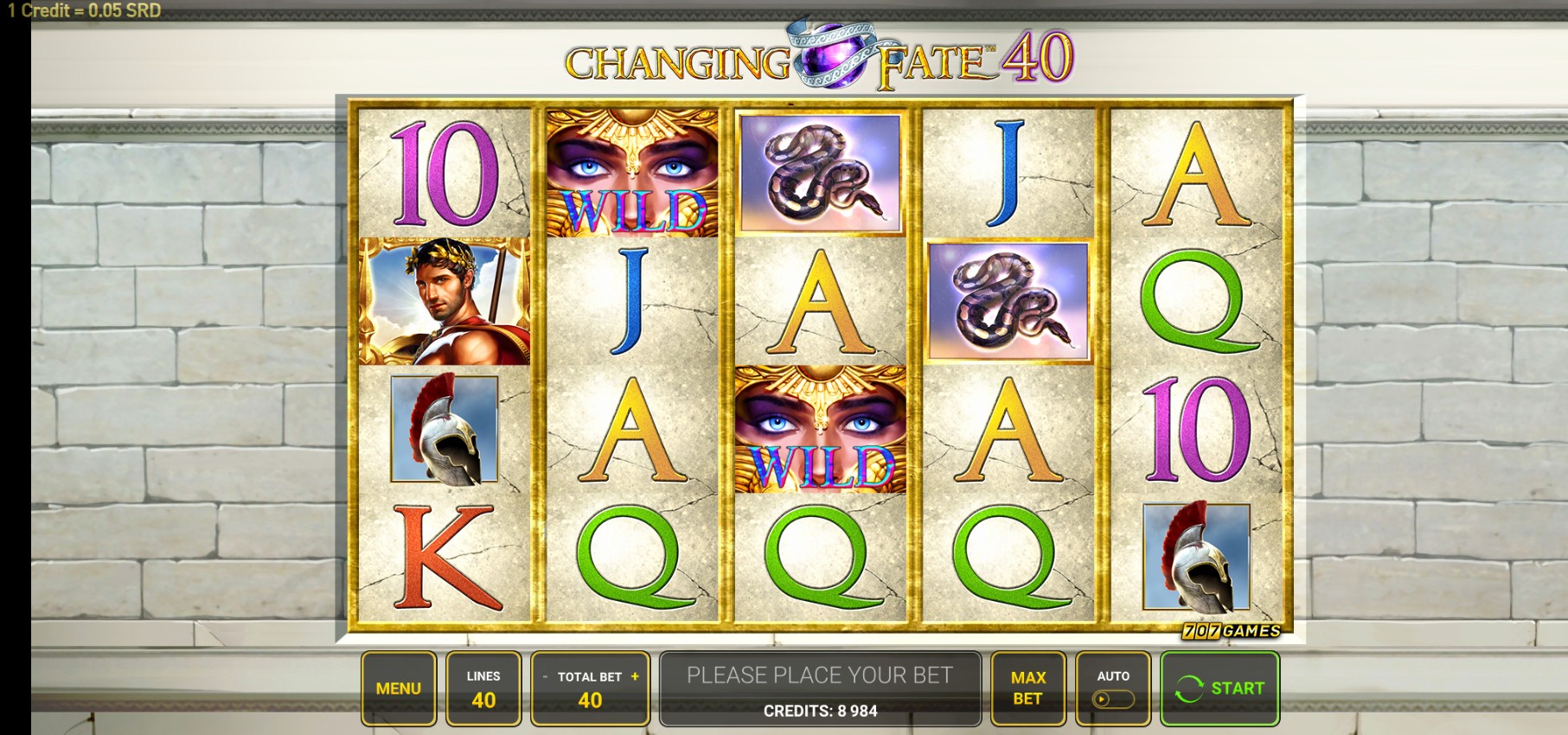Toggle the AUTO spin switch
This screenshot has width=1568, height=735.
pos(1112,699)
